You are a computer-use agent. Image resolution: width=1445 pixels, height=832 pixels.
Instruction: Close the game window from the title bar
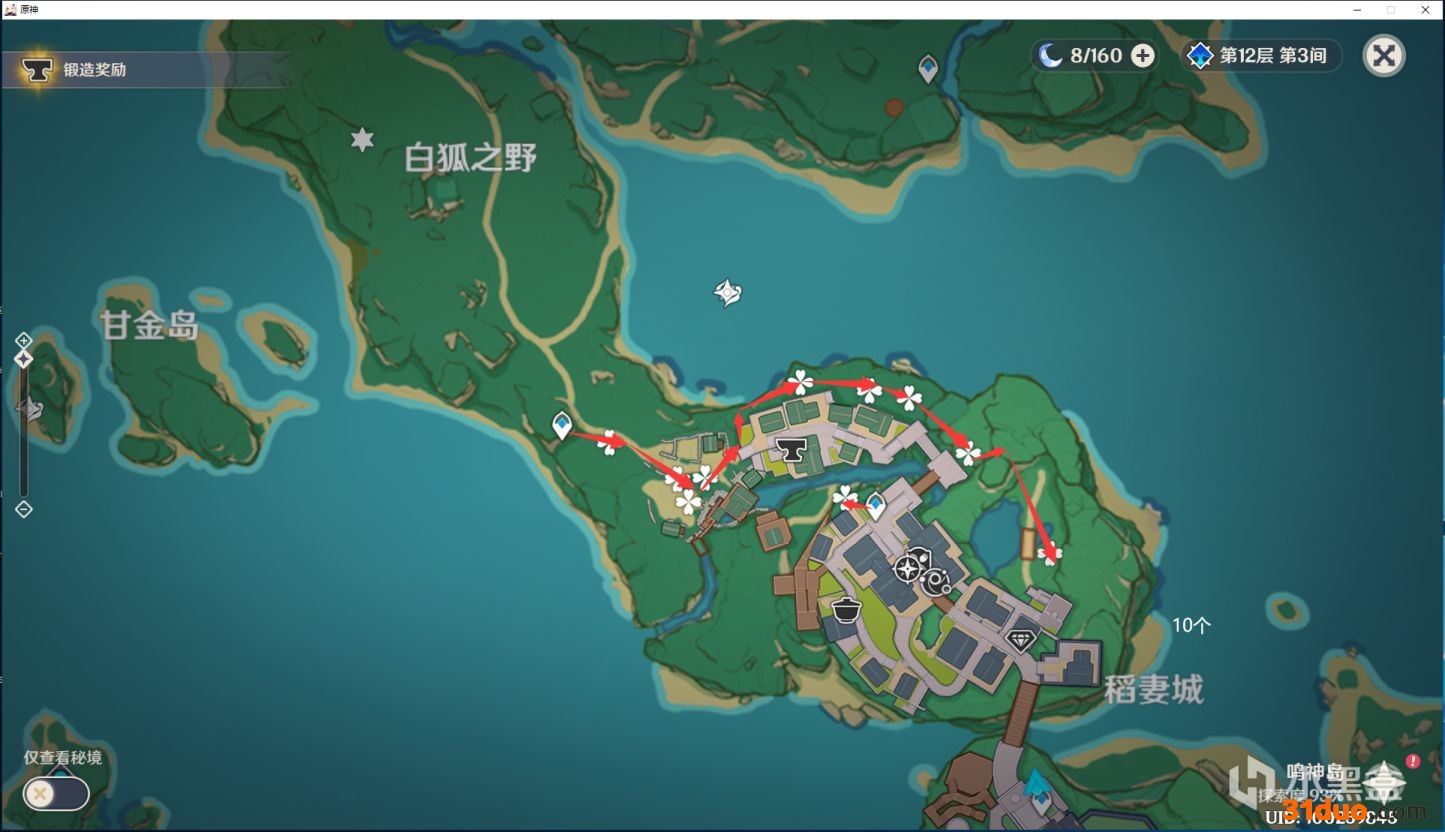coord(1426,9)
